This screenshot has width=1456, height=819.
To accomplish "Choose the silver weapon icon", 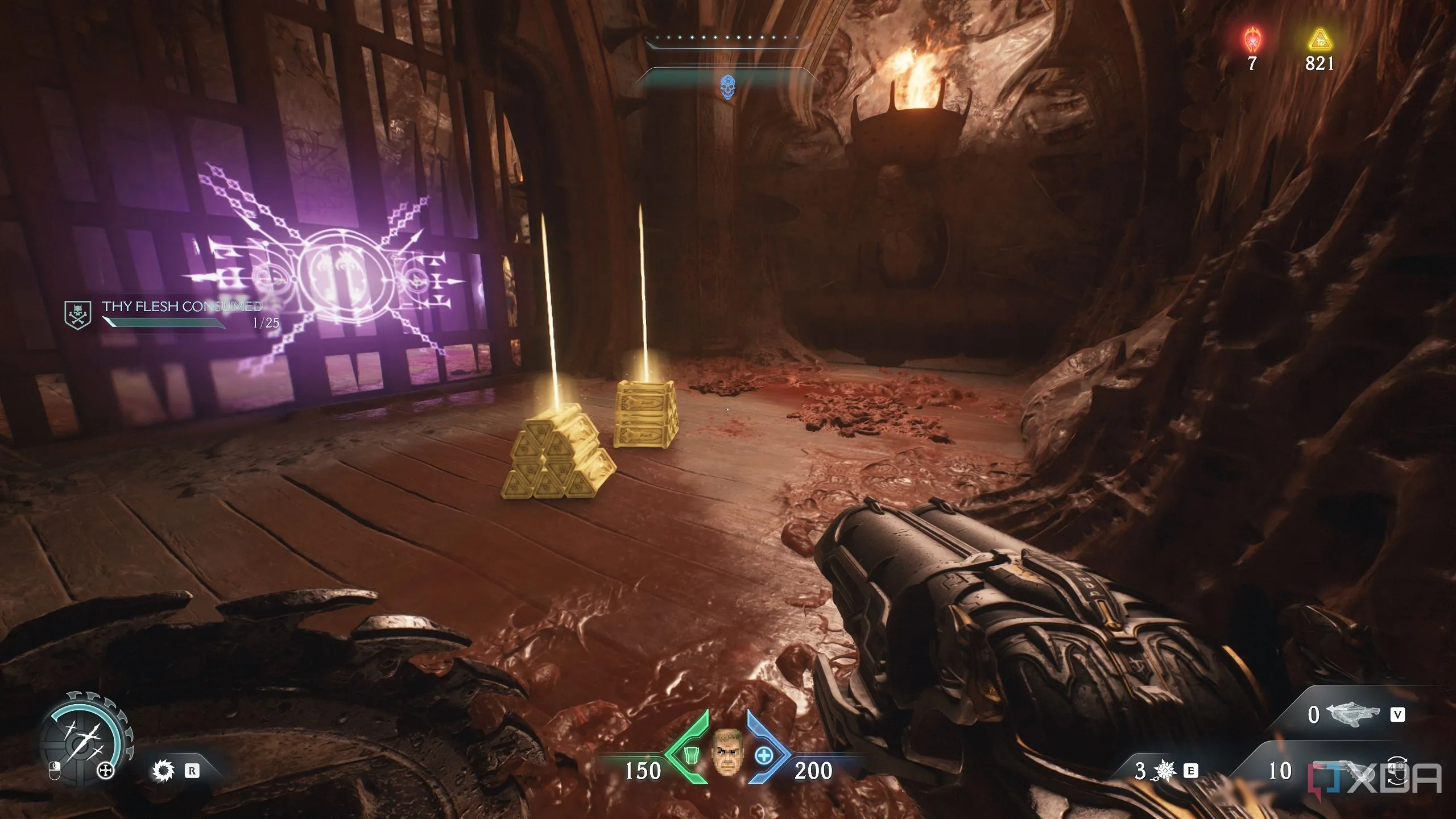I will (1354, 714).
